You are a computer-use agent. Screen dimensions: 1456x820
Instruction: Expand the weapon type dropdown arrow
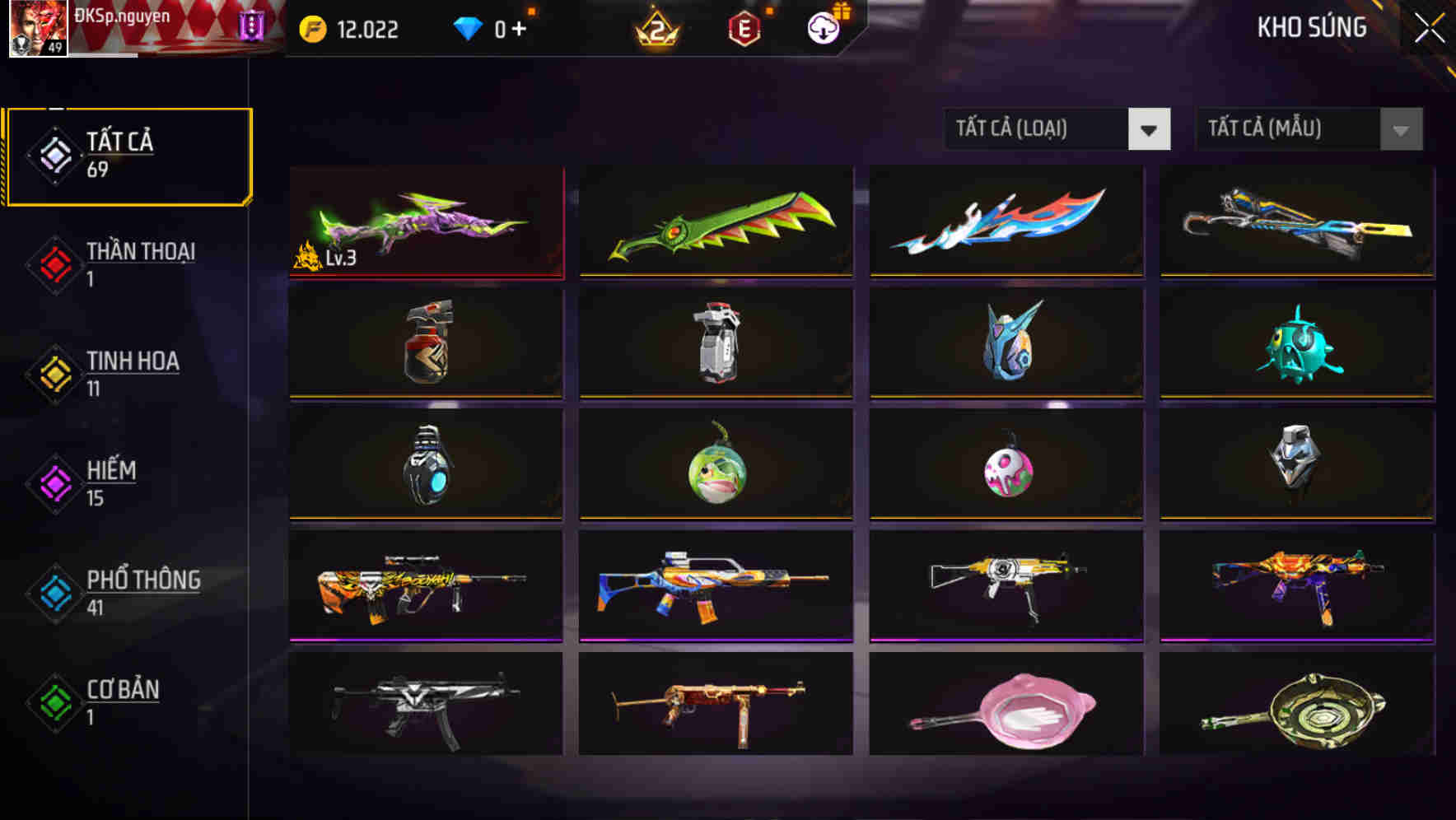coord(1150,129)
